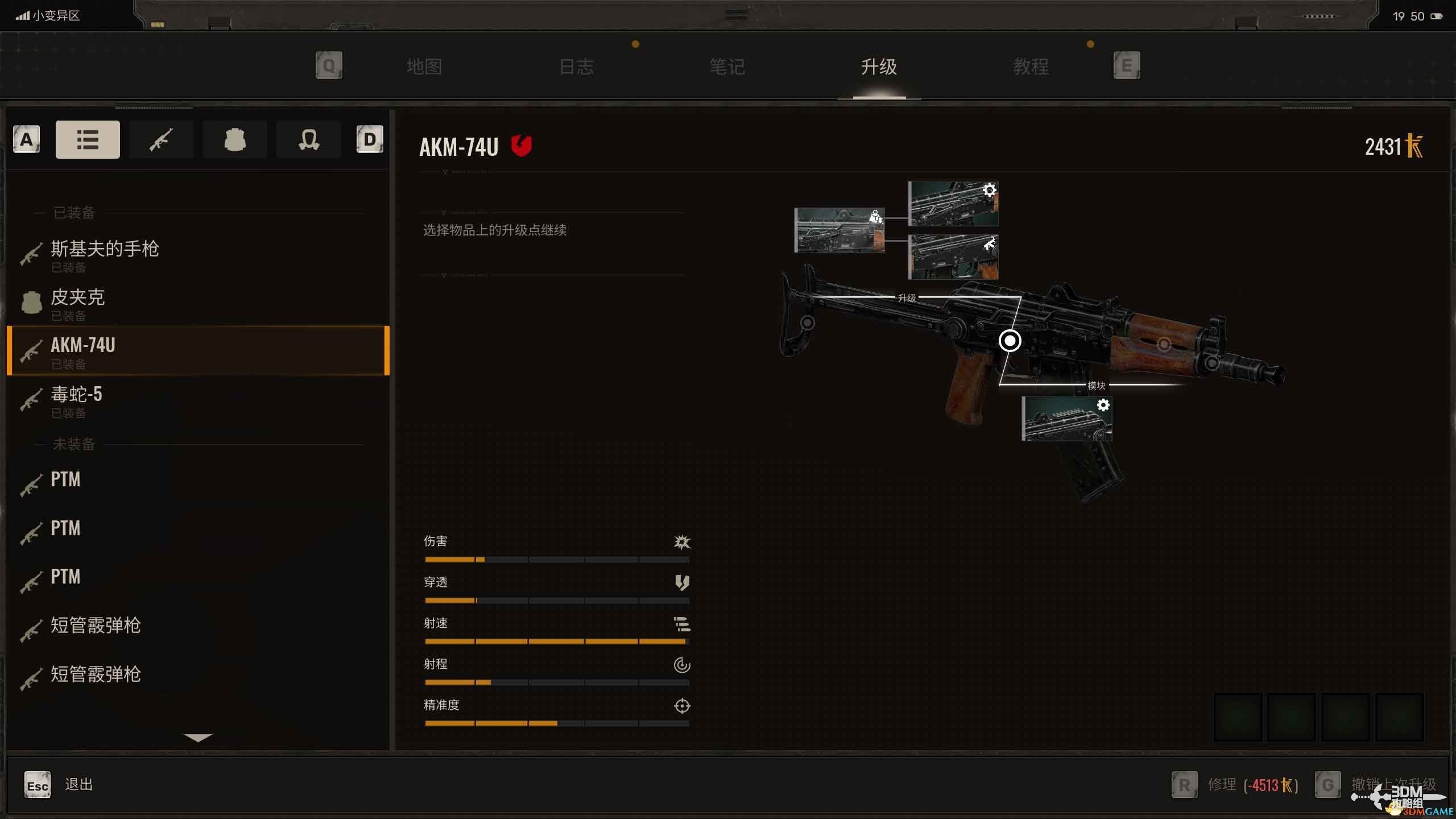
Task: Select the 升级 upgrade tab
Action: [x=879, y=67]
